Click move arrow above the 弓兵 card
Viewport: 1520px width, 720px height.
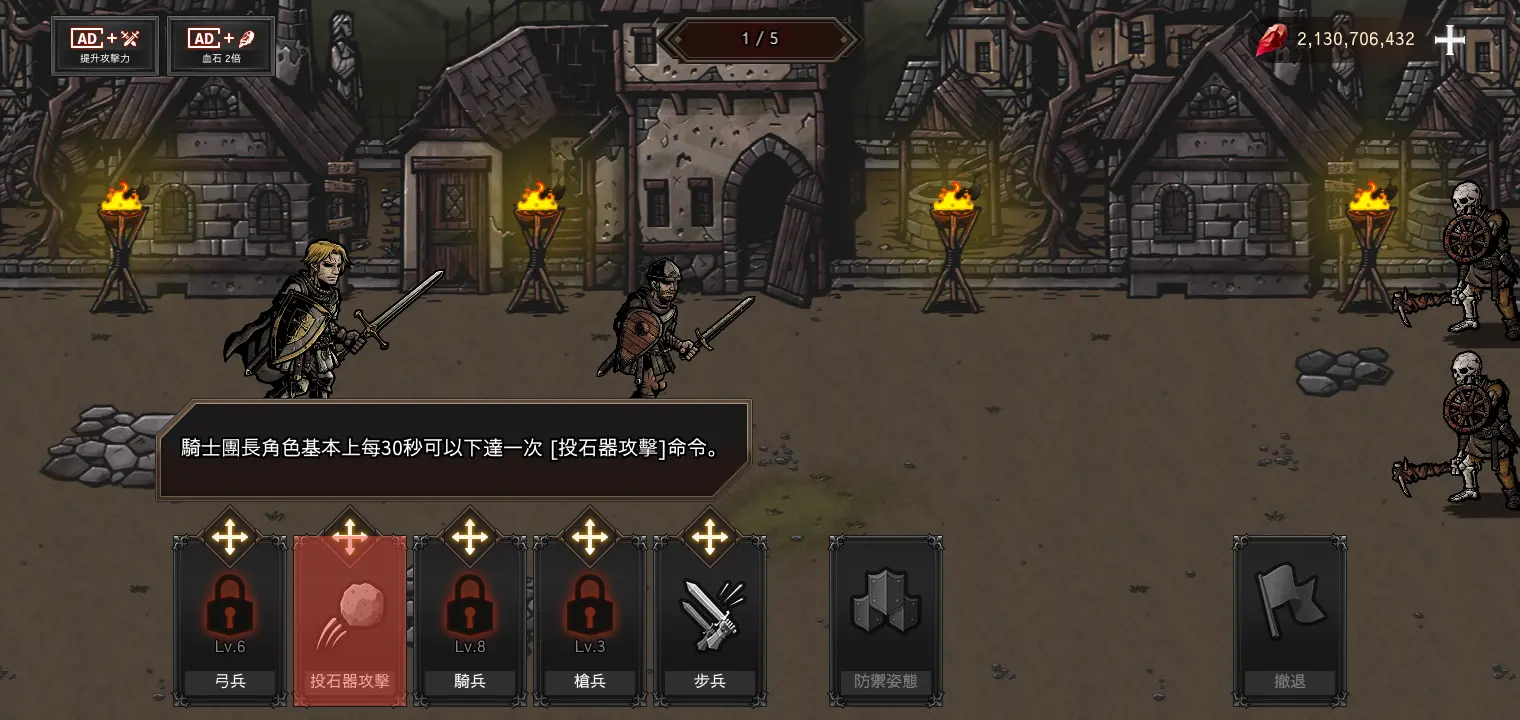tap(229, 537)
